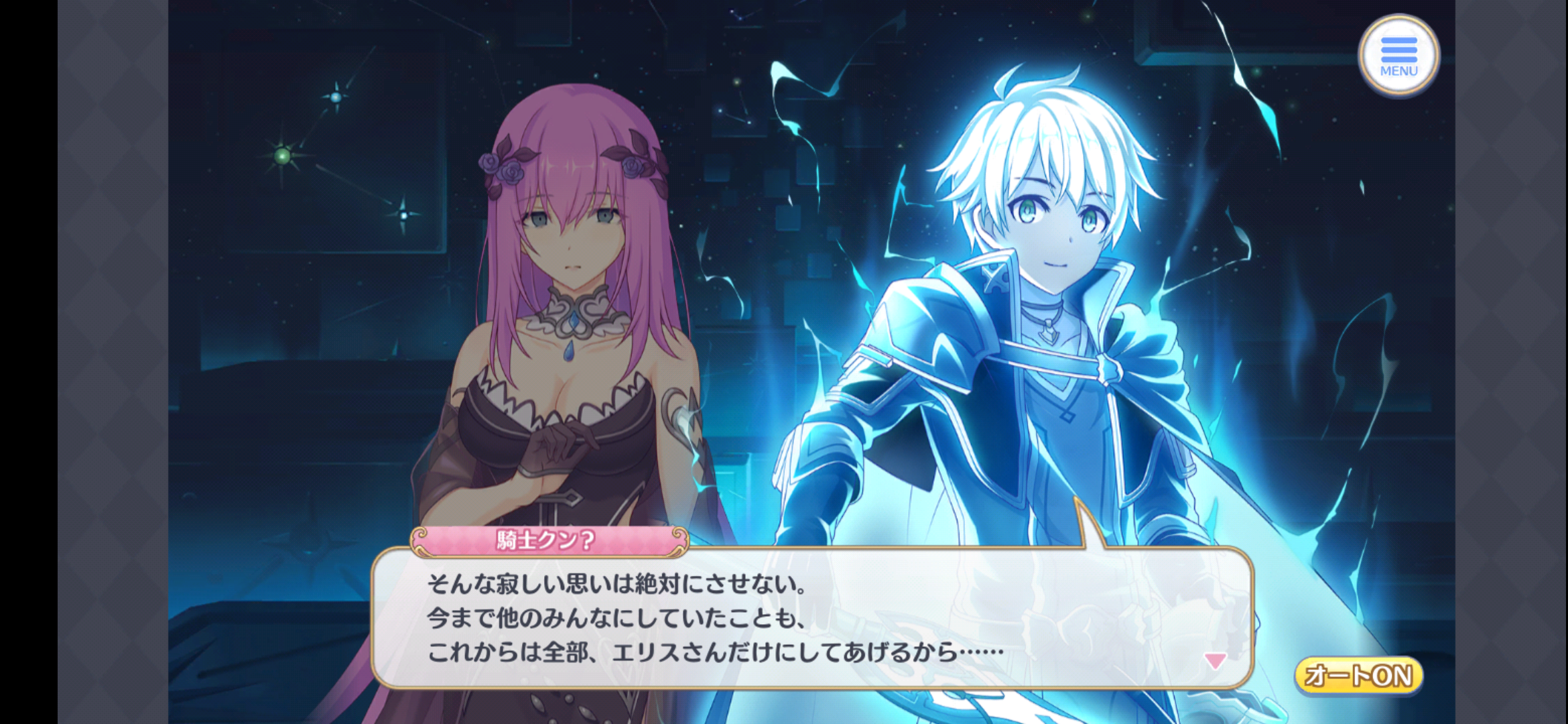Open the MENU button

pos(1398,56)
